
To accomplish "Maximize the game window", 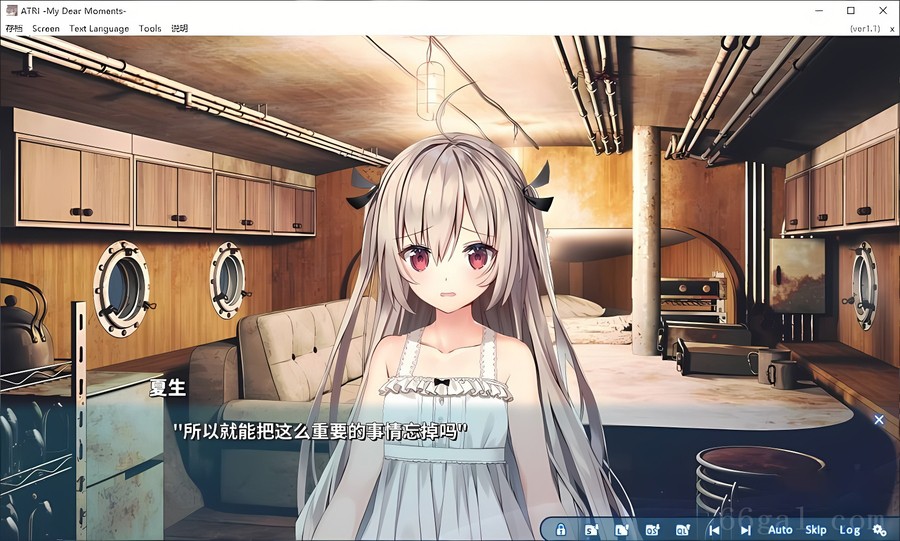I will click(850, 10).
